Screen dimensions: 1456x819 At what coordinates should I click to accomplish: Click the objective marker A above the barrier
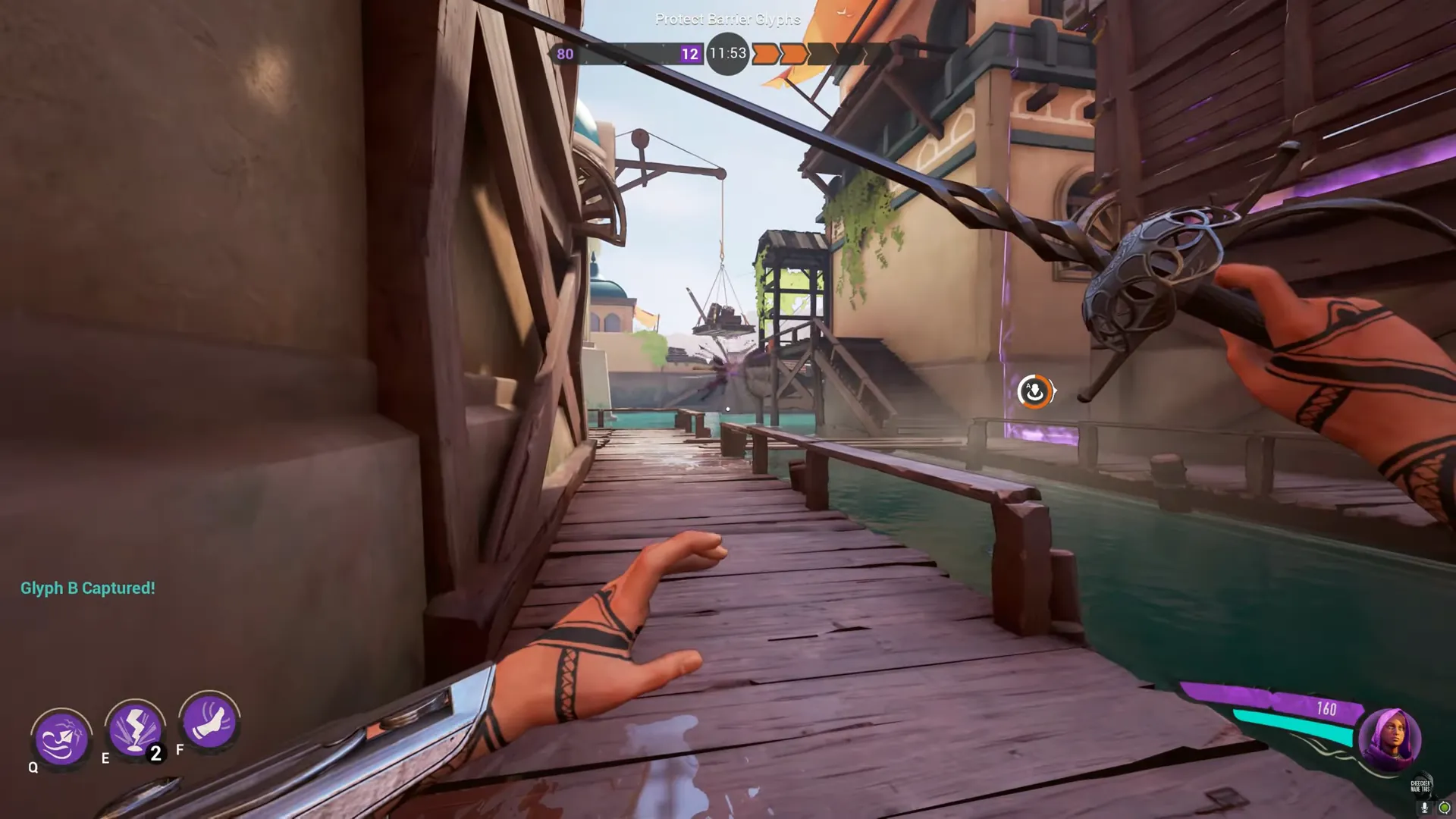[x=1035, y=391]
